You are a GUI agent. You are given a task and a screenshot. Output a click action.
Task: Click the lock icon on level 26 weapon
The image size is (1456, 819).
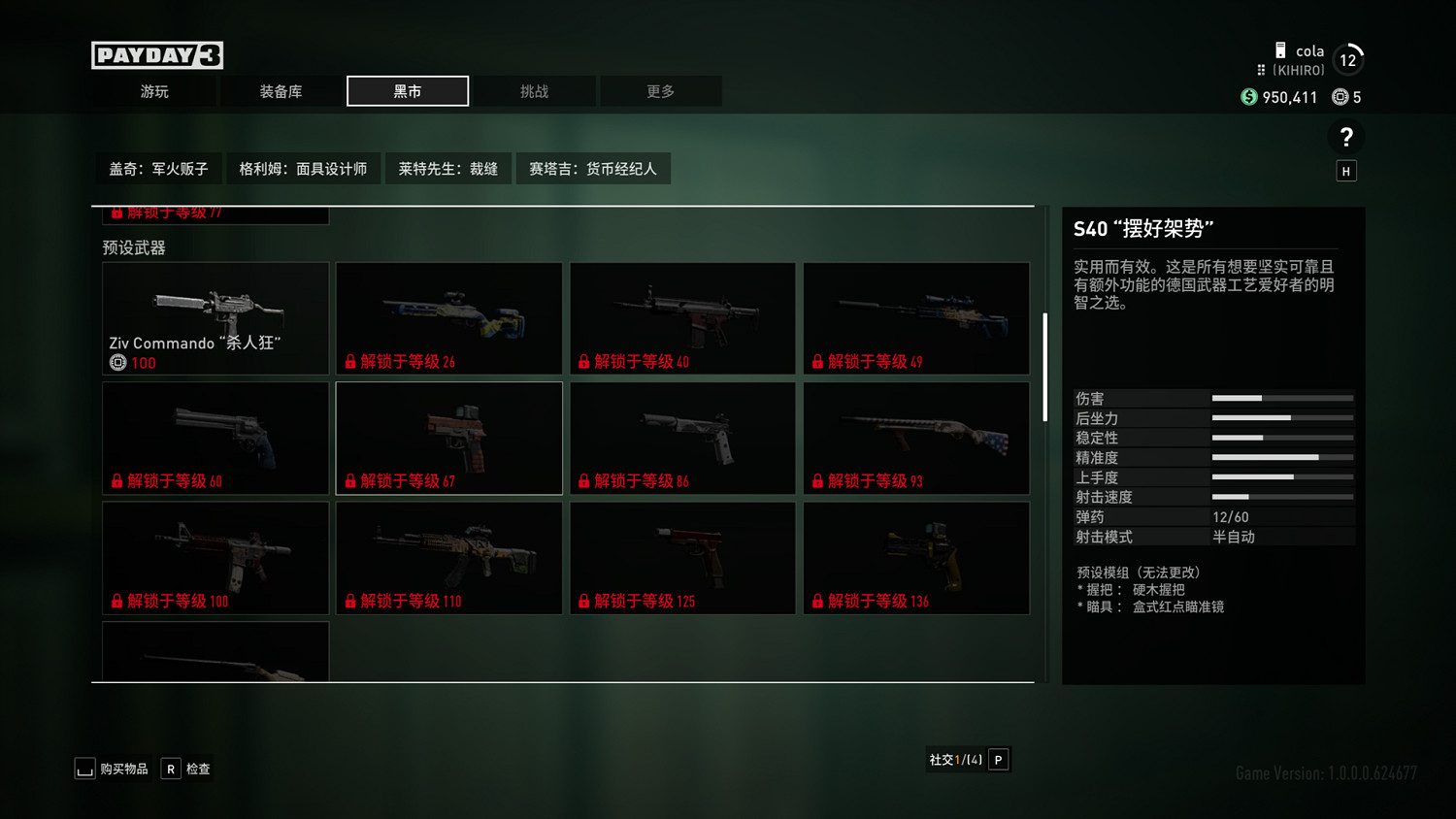tap(351, 360)
